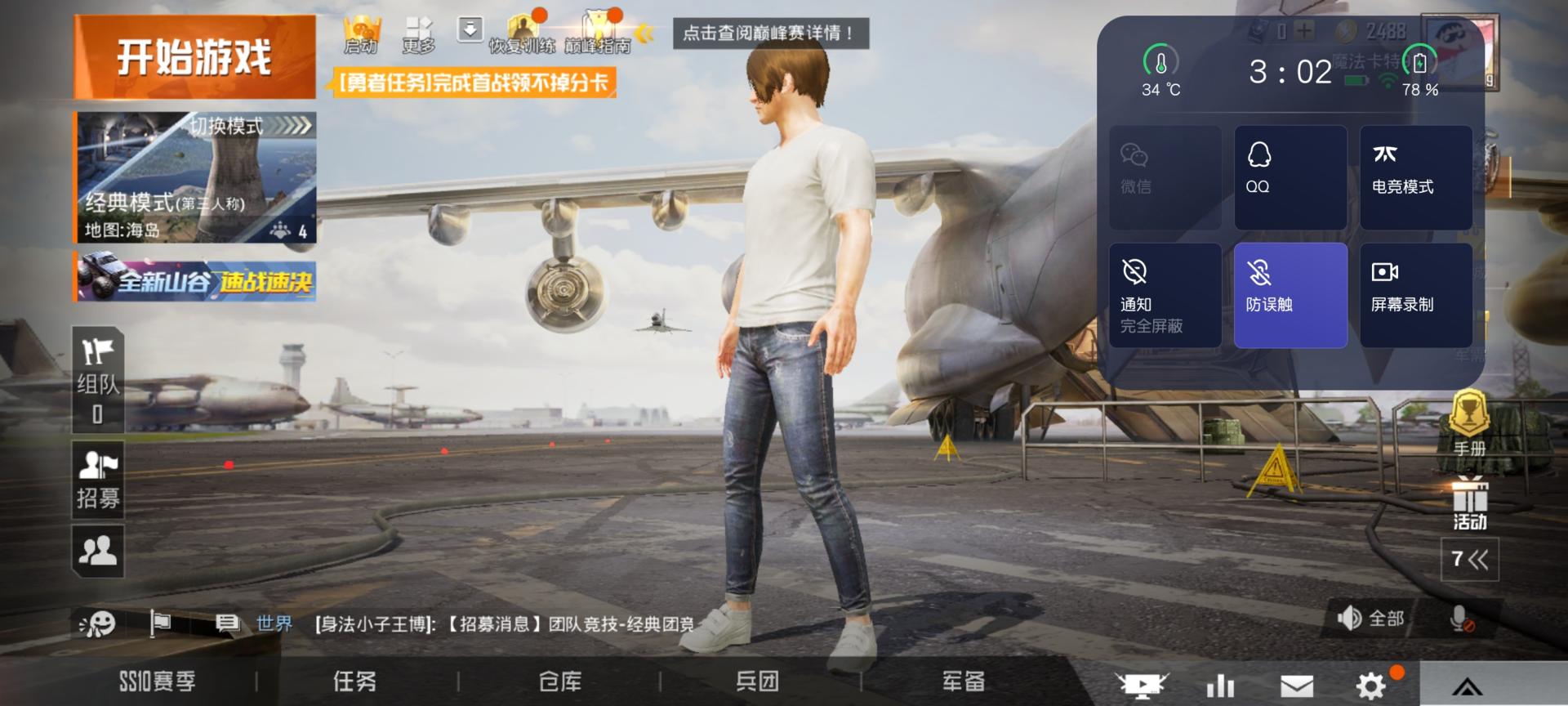This screenshot has height=706, width=1568.
Task: Collapse the side panel with 7« arrow
Action: [x=1470, y=560]
